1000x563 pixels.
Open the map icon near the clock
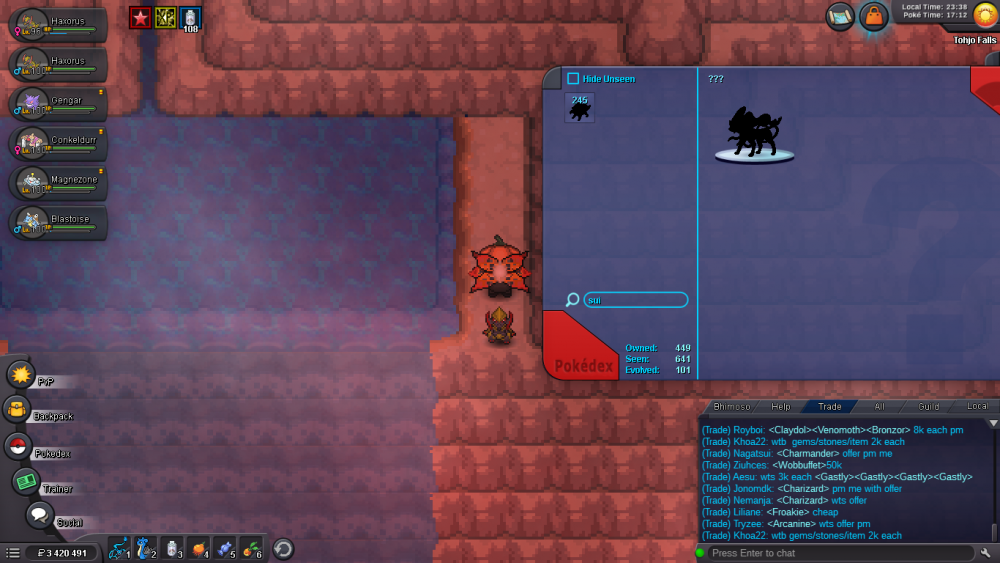840,16
